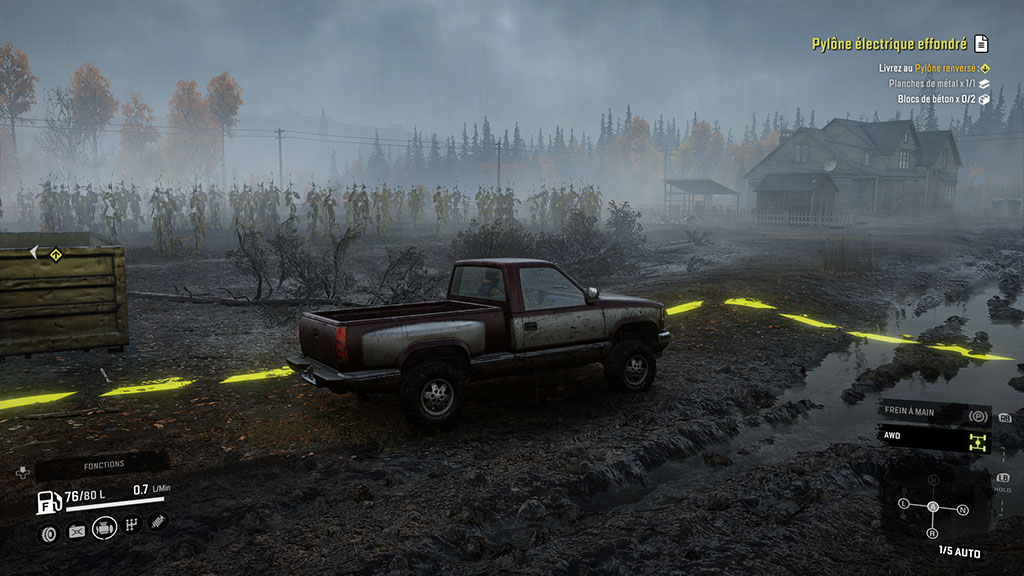
Task: Open the Pylône électrique effondré objective
Action: 888,44
